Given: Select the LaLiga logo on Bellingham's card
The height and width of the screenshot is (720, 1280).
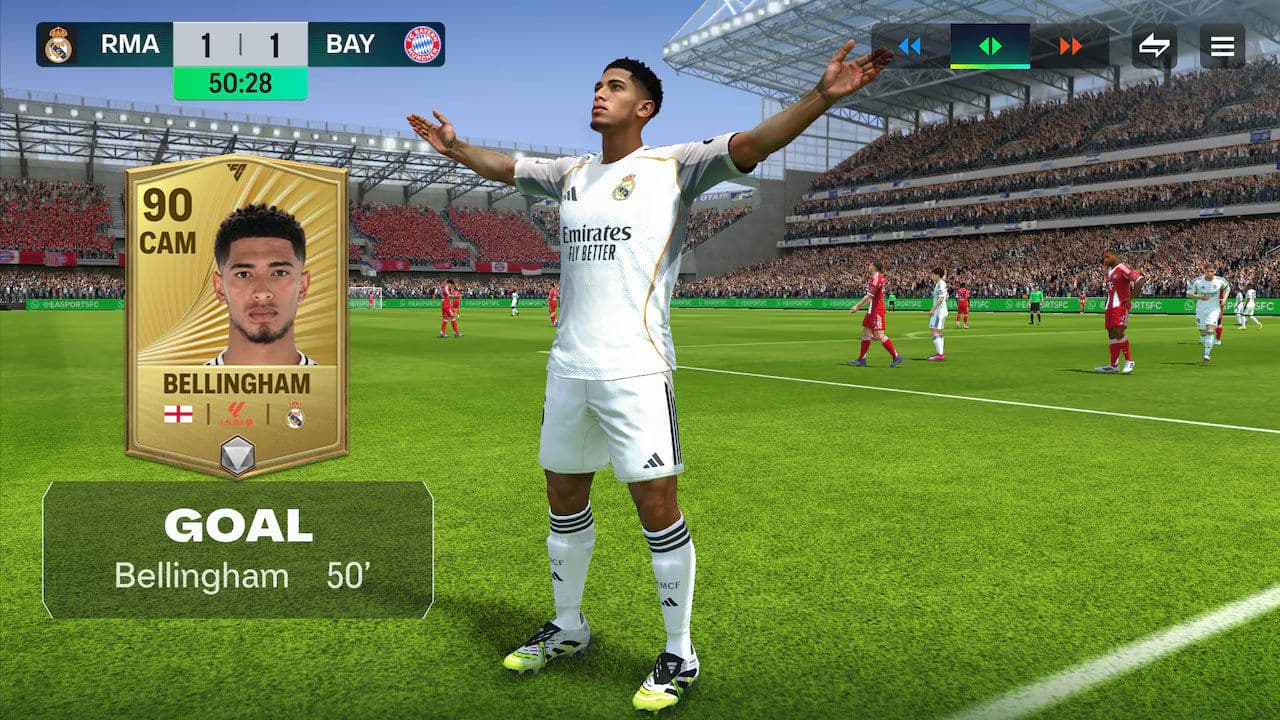Looking at the screenshot, I should (238, 412).
